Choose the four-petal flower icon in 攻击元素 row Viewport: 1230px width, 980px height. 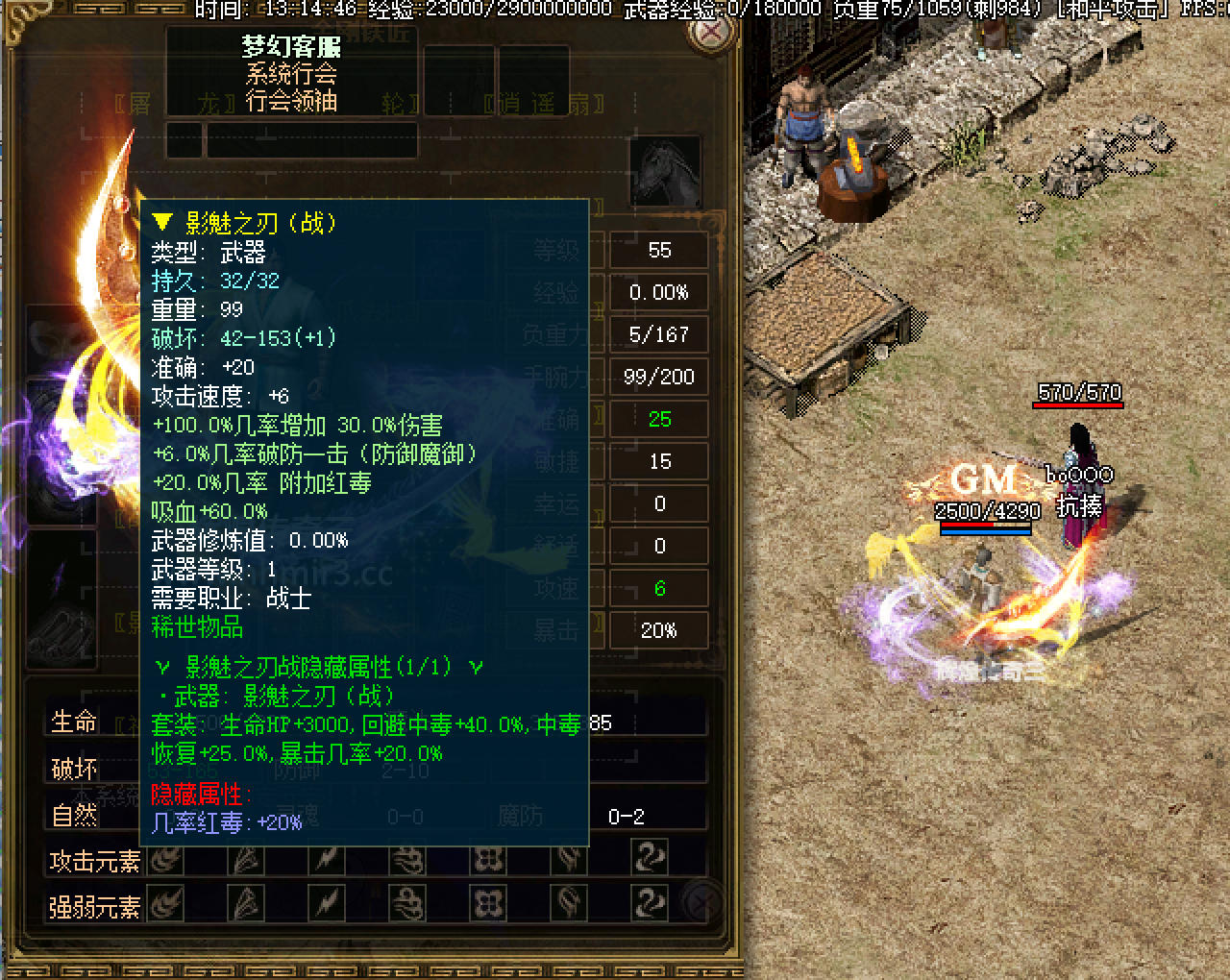pyautogui.click(x=488, y=858)
